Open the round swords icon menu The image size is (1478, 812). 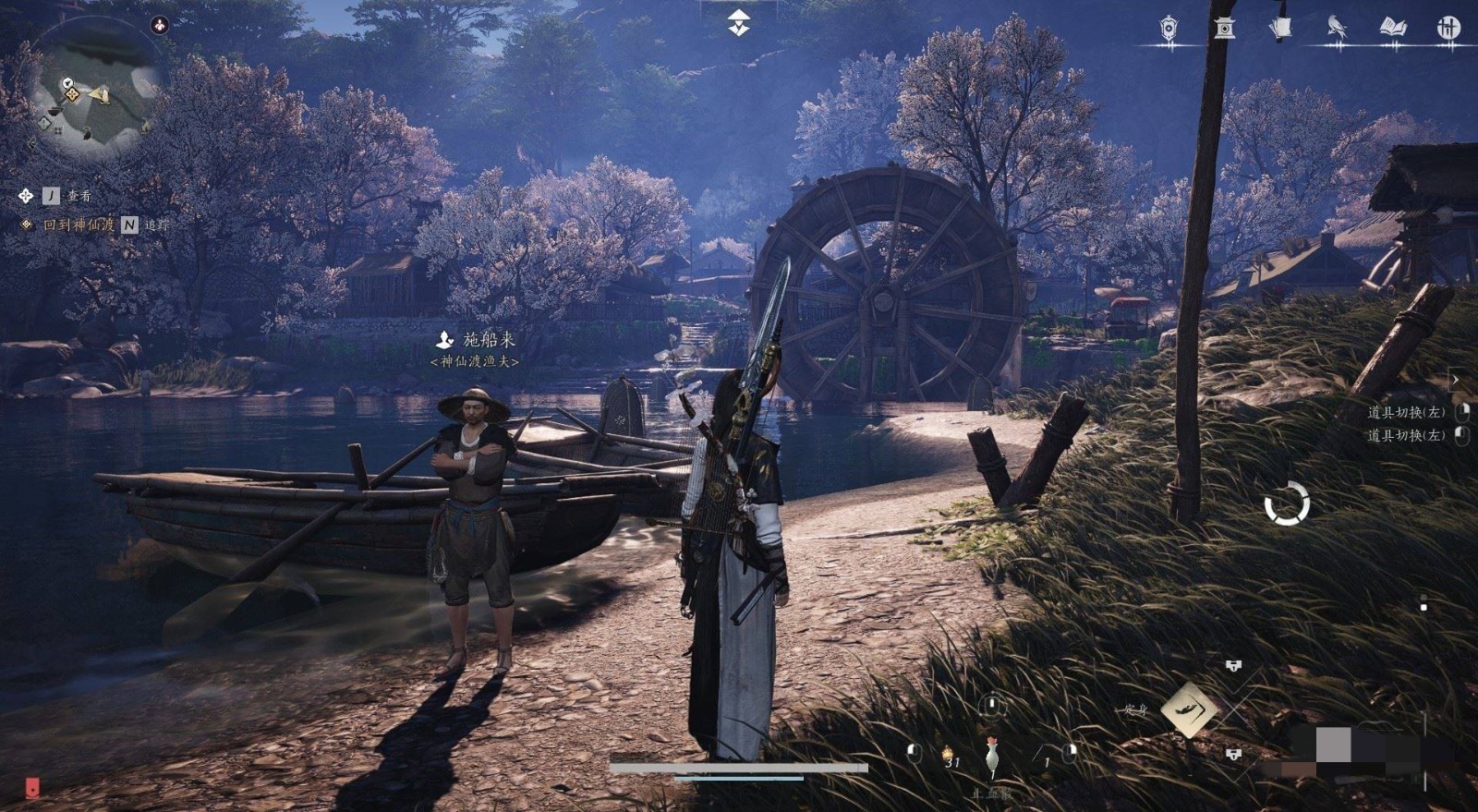click(1448, 29)
